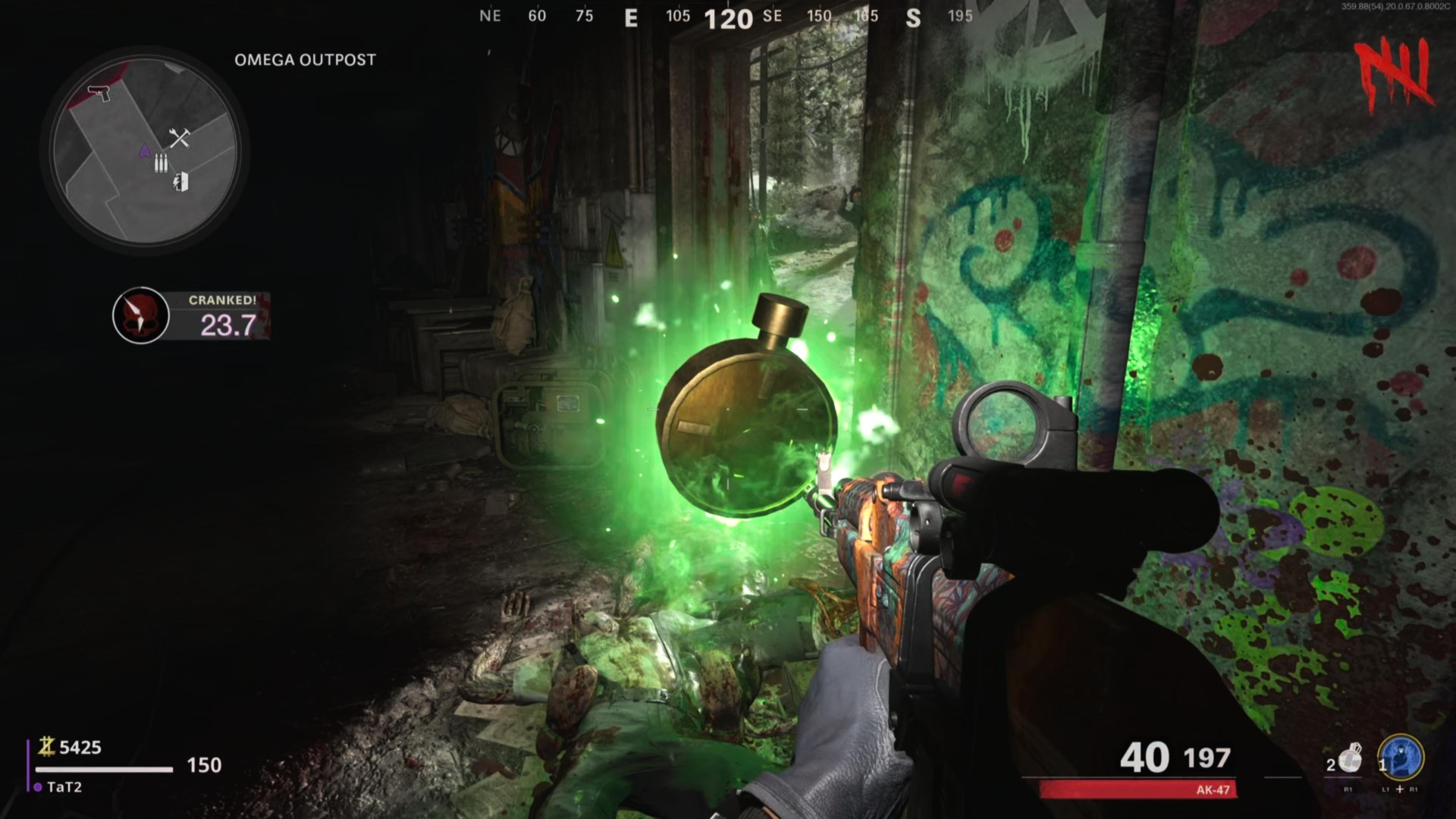
Task: Click the compass strip heading 120
Action: click(728, 19)
